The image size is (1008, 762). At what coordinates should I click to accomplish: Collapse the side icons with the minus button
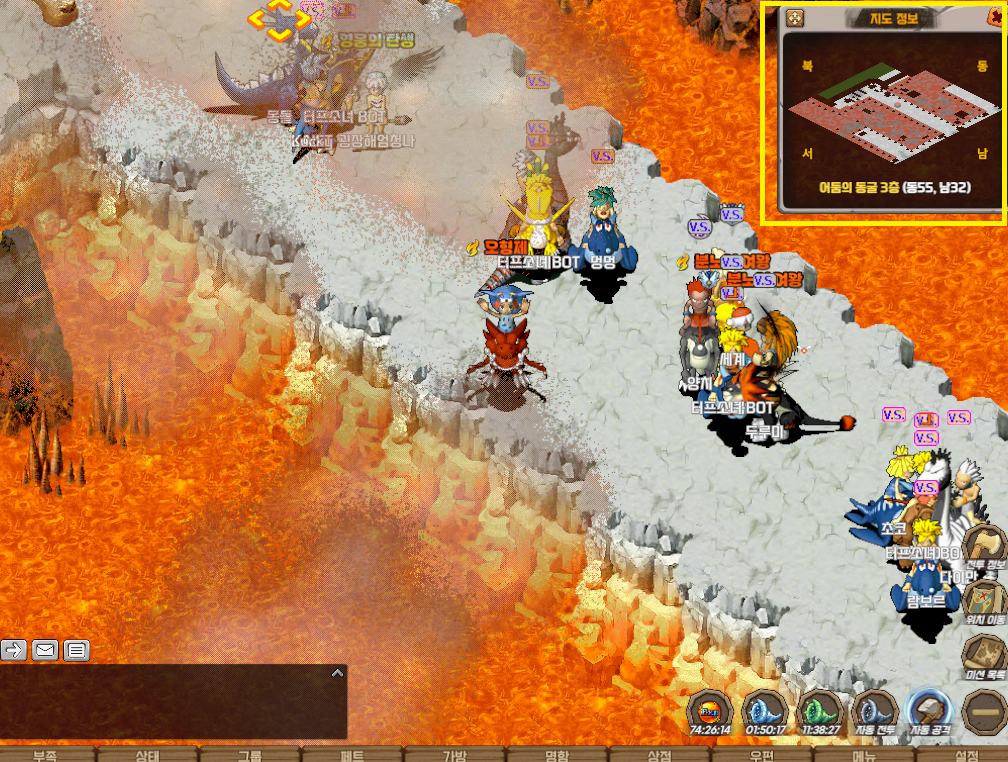(985, 711)
